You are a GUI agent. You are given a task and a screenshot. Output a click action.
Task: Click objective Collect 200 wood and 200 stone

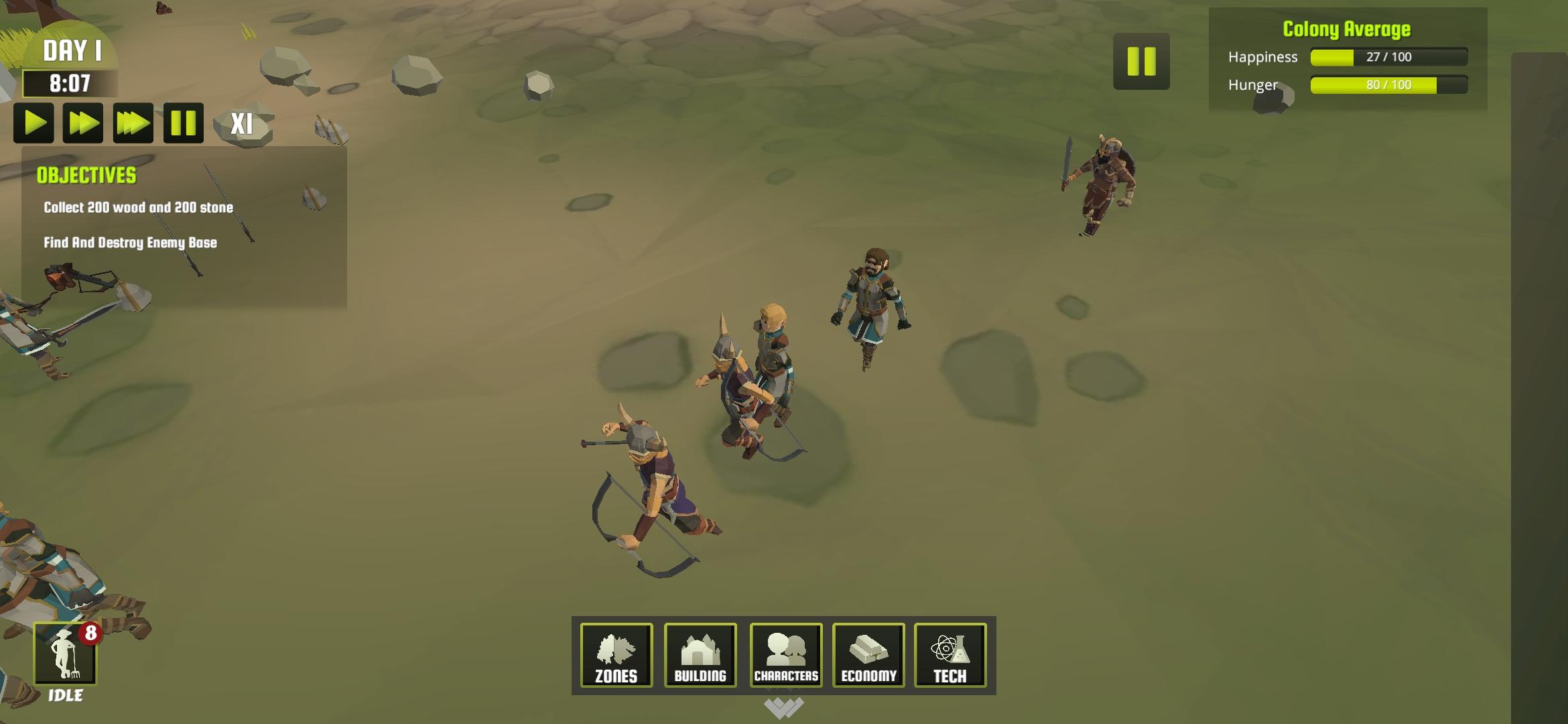(137, 208)
